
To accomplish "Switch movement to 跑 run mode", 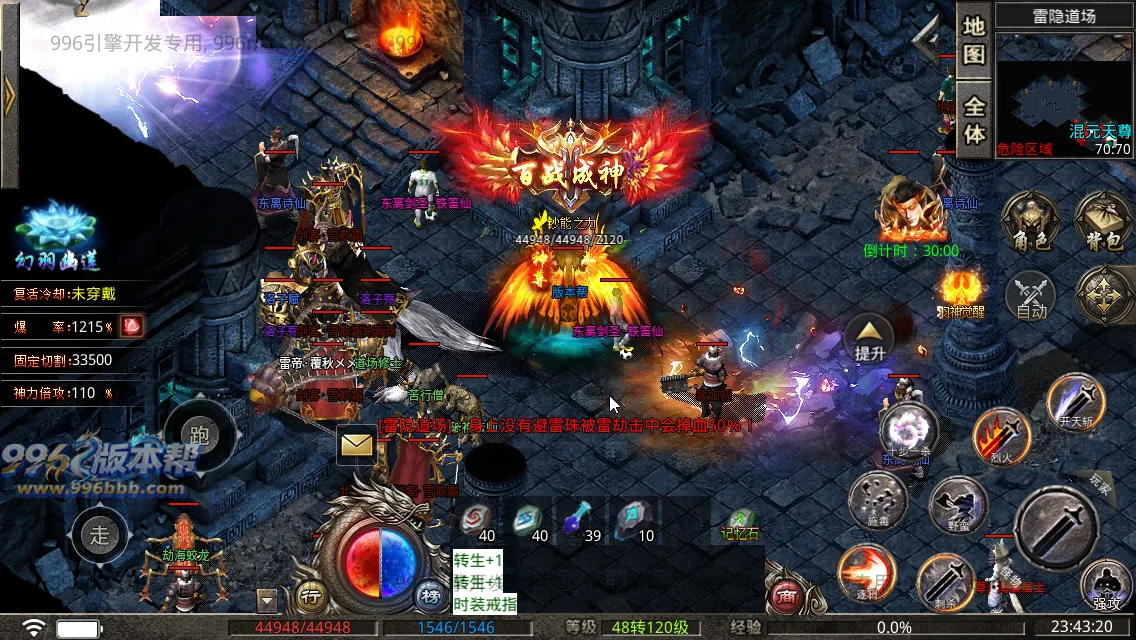I will tap(199, 435).
